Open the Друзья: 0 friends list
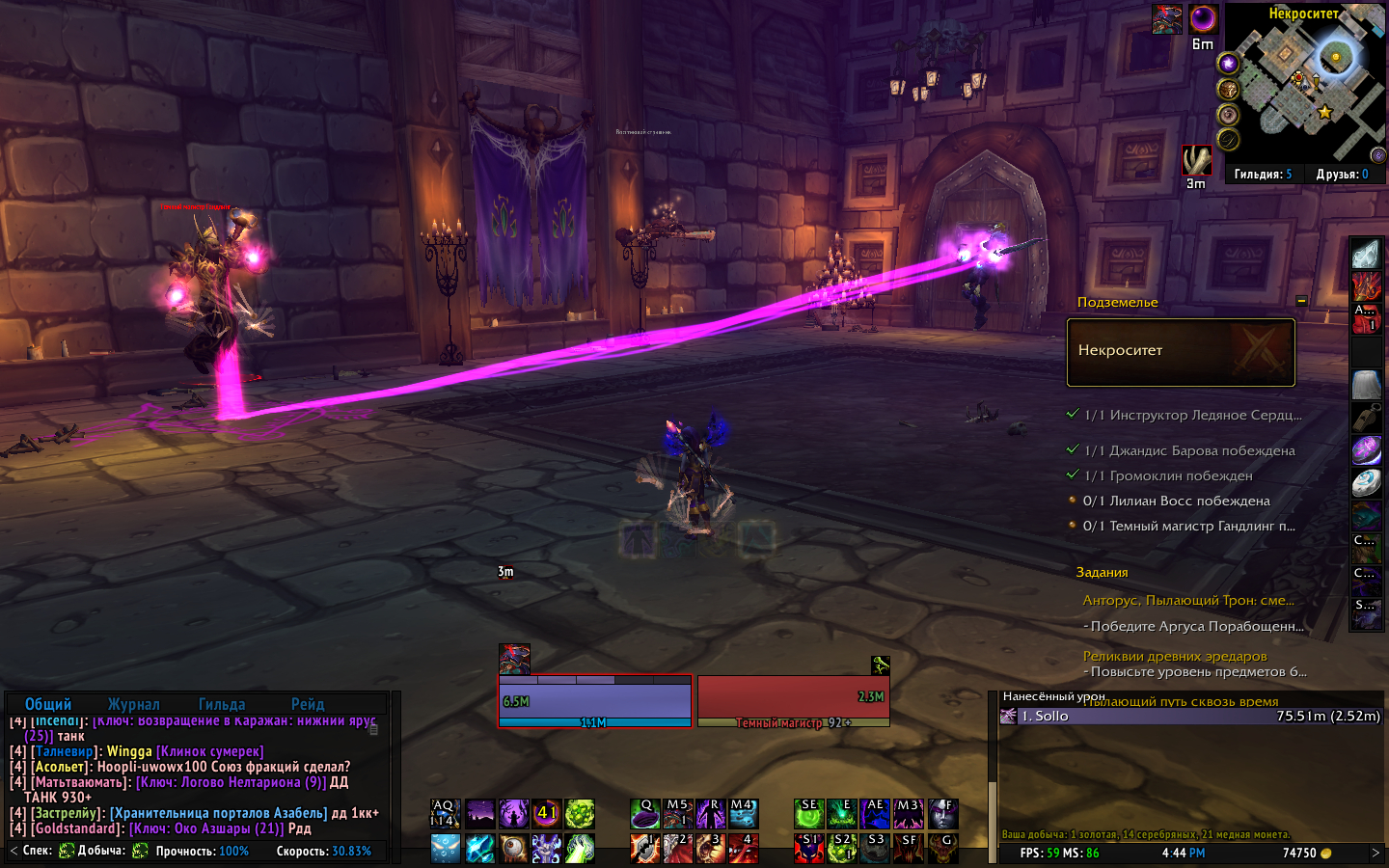This screenshot has width=1389, height=868. point(1342,175)
